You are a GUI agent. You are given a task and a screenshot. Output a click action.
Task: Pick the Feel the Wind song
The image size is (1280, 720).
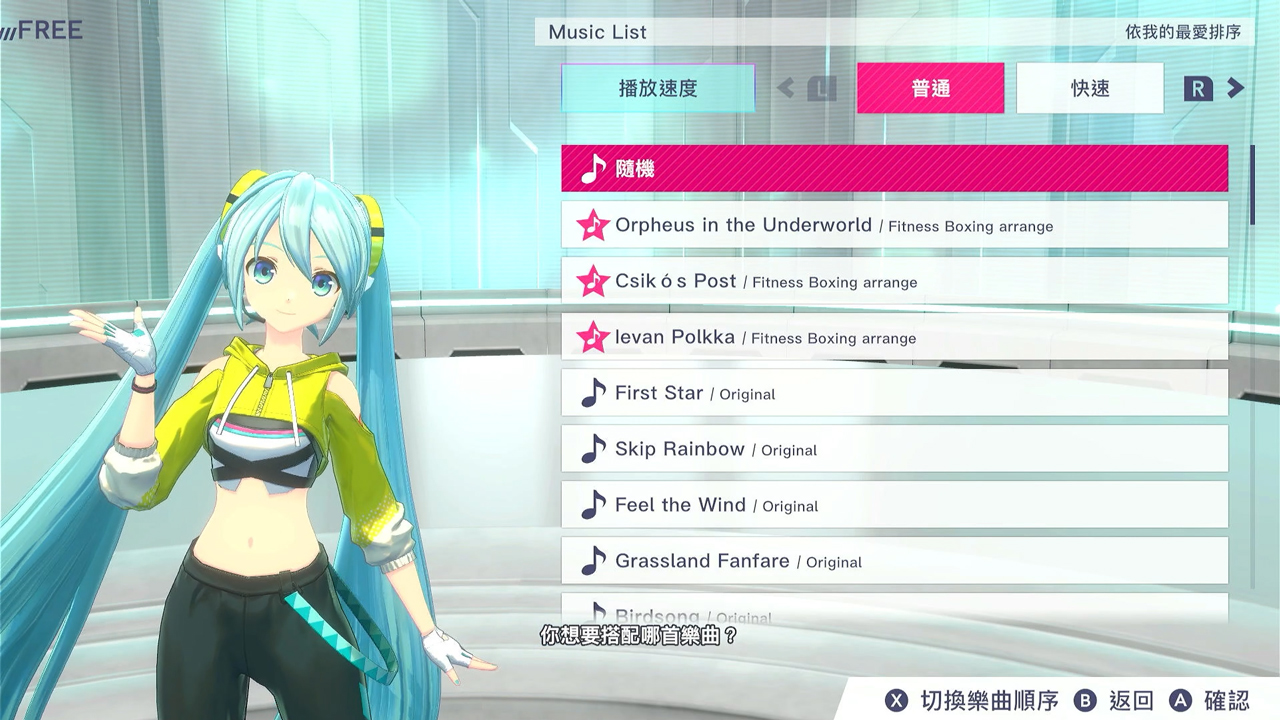[894, 505]
